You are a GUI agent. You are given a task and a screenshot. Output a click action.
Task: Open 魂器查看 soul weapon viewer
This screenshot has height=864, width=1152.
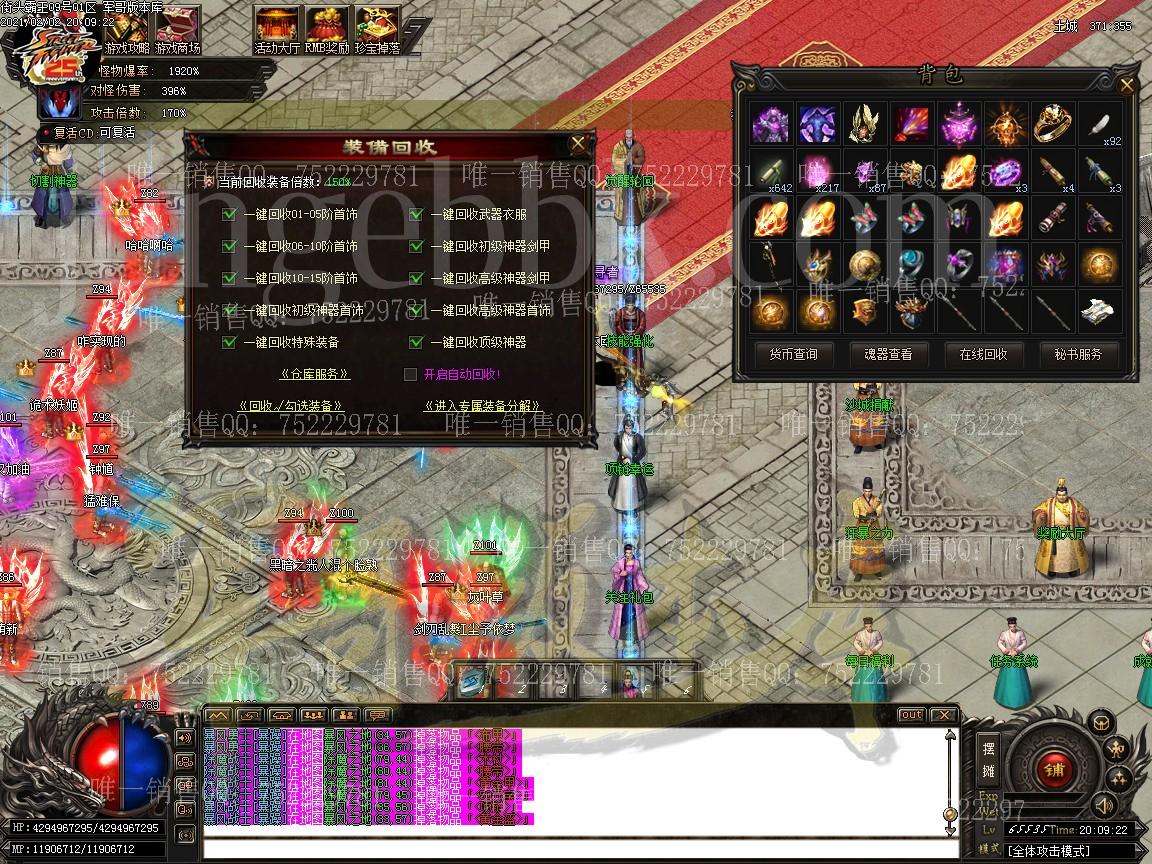[x=888, y=354]
